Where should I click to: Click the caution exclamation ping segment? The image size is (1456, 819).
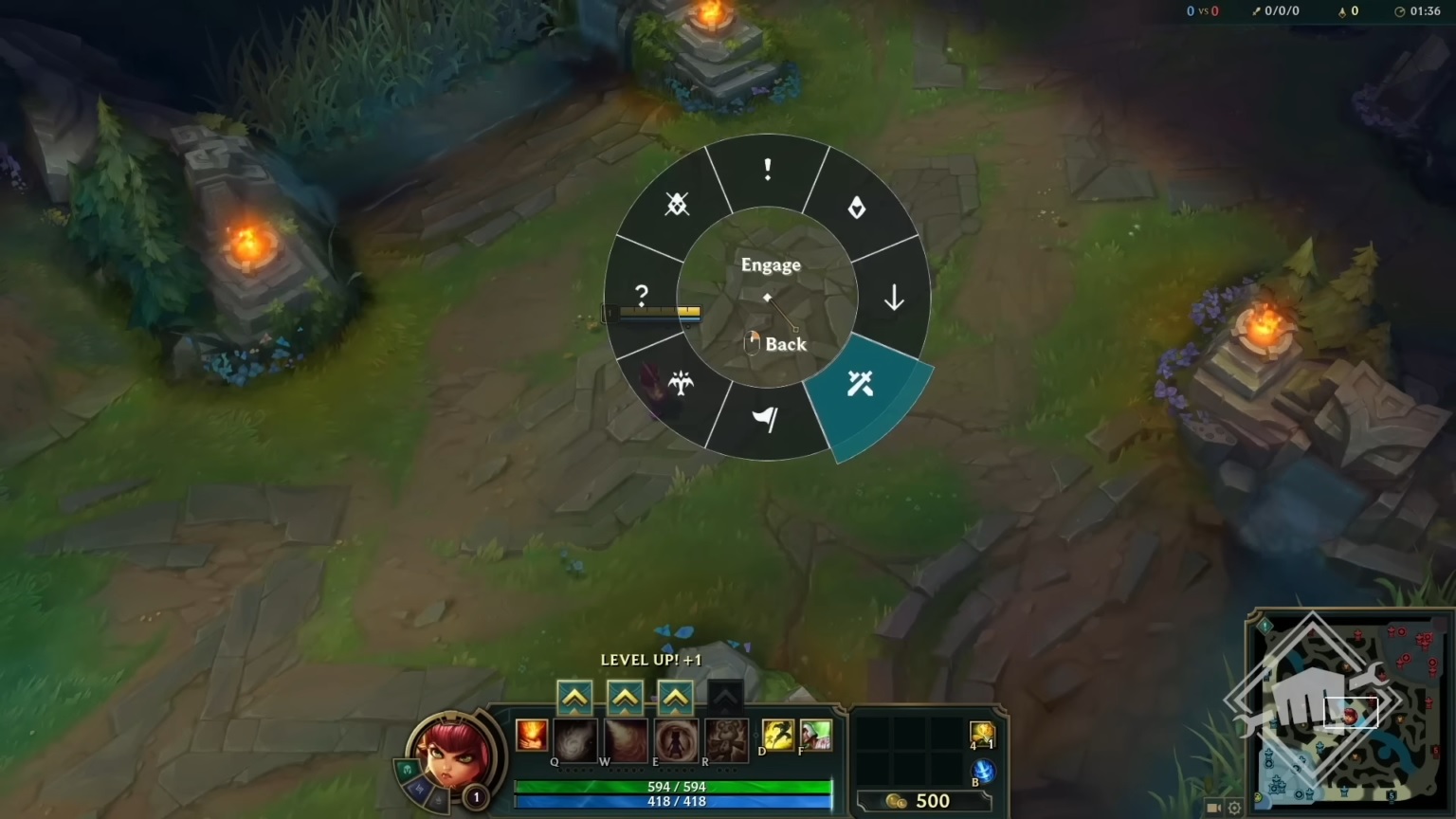click(x=768, y=171)
